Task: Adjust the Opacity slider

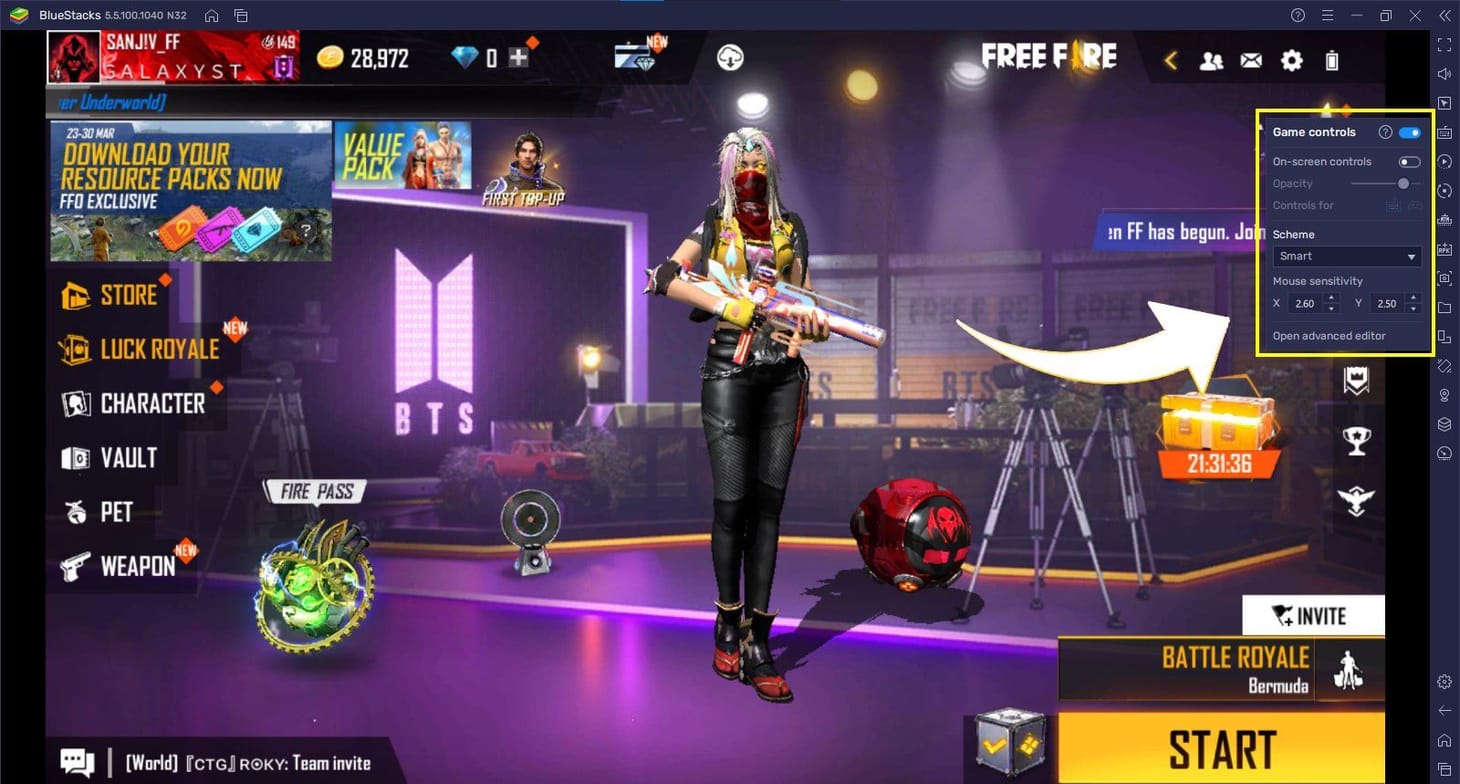Action: (x=1403, y=183)
